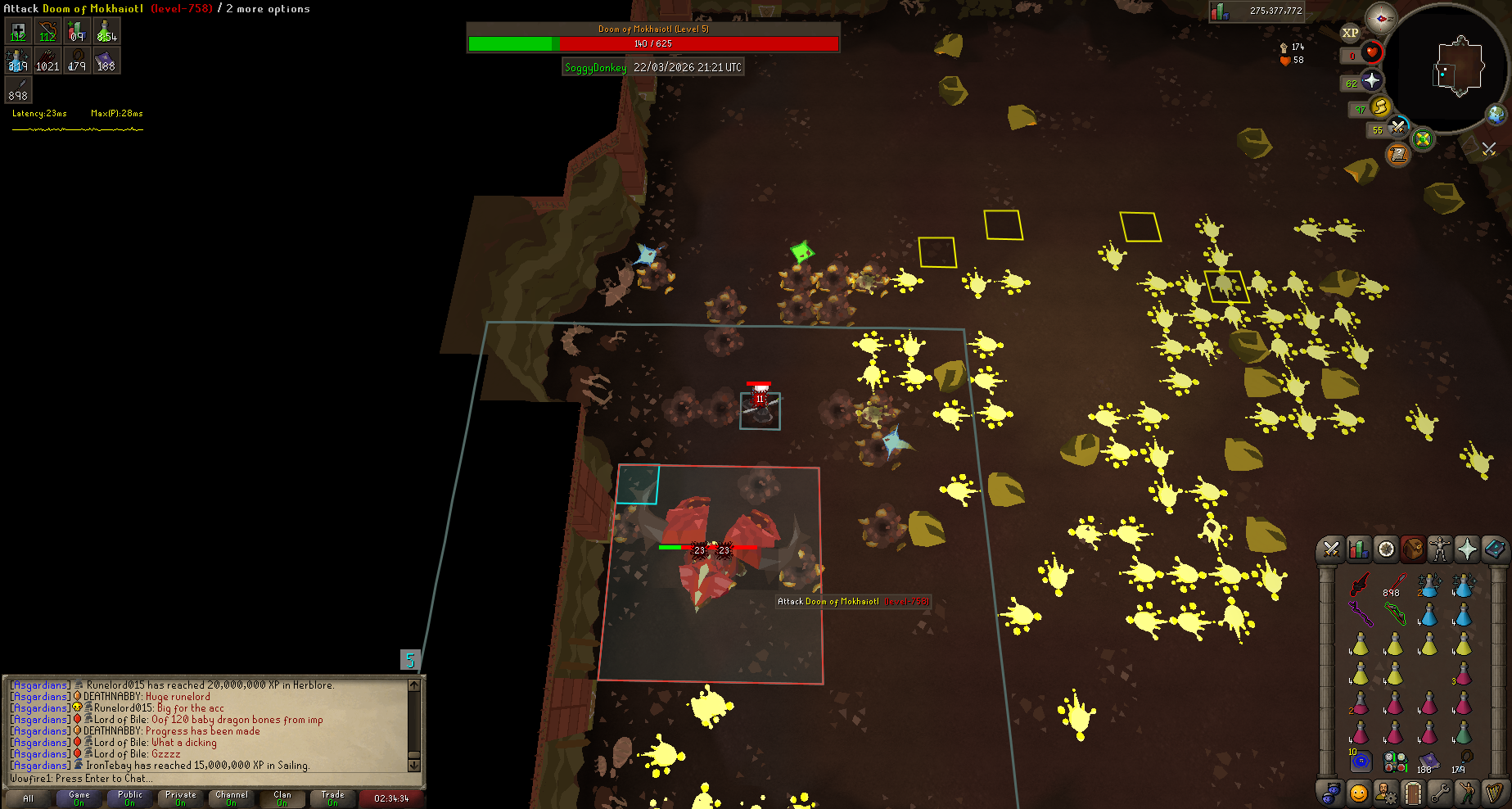Open the world map globe
Screen dimensions: 1512x809
pos(1496,115)
